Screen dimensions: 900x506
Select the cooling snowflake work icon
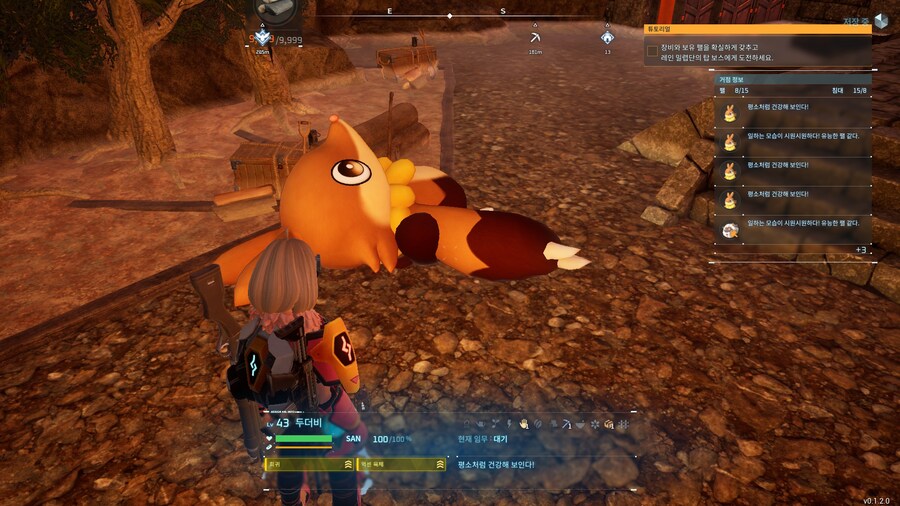(x=594, y=424)
